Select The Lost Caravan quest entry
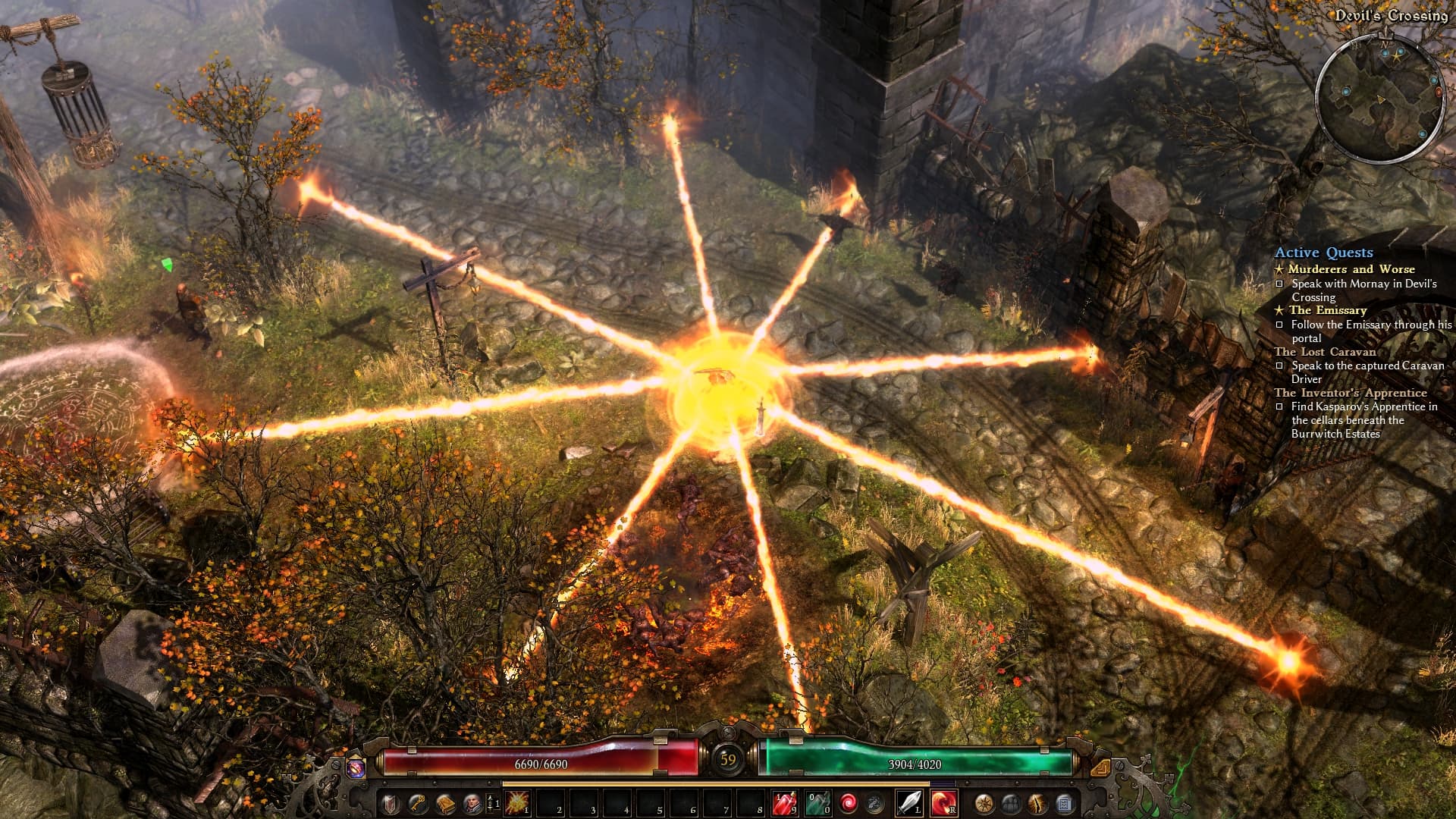This screenshot has width=1456, height=819. point(1325,352)
